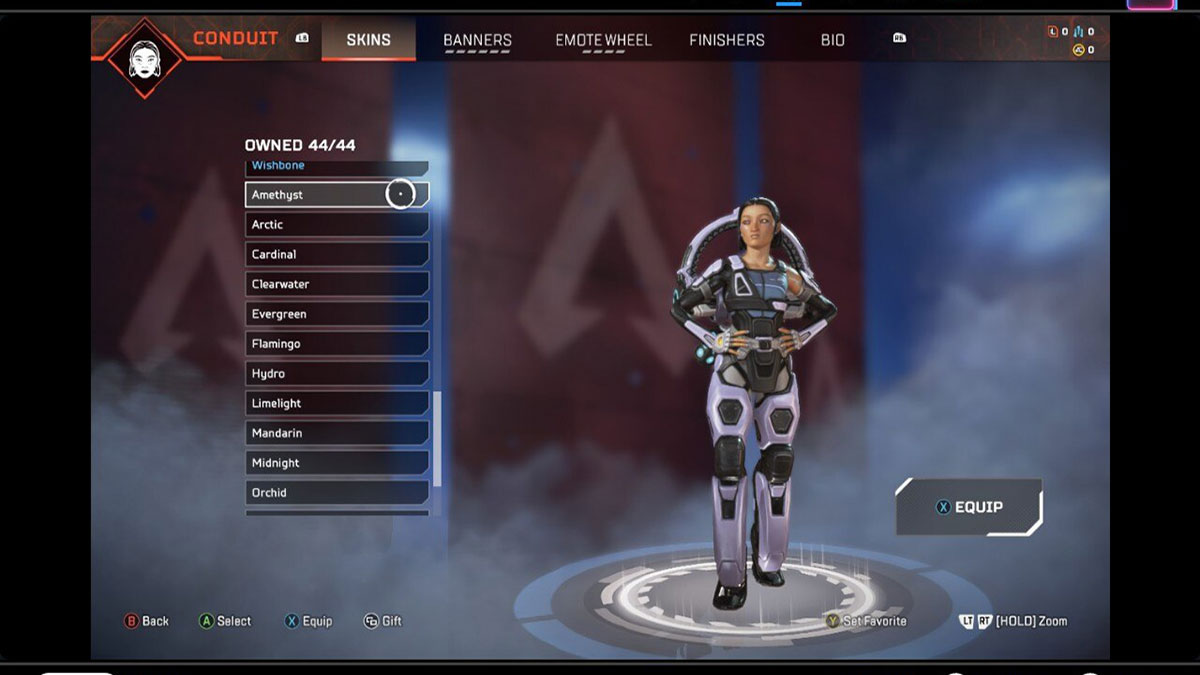Choose the Arctic skin
Image resolution: width=1200 pixels, height=675 pixels.
[336, 225]
